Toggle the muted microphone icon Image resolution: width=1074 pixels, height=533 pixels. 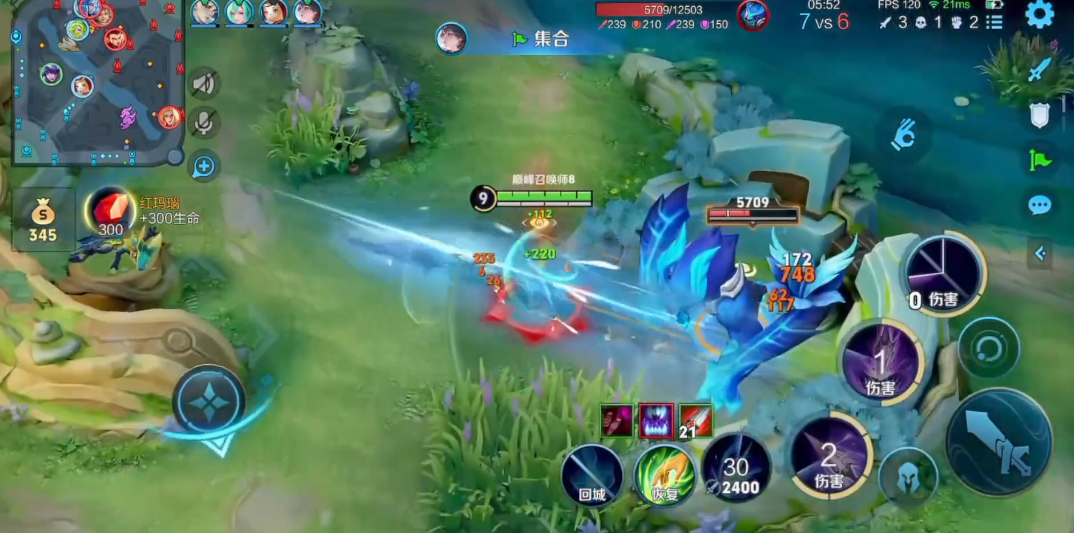(x=204, y=124)
